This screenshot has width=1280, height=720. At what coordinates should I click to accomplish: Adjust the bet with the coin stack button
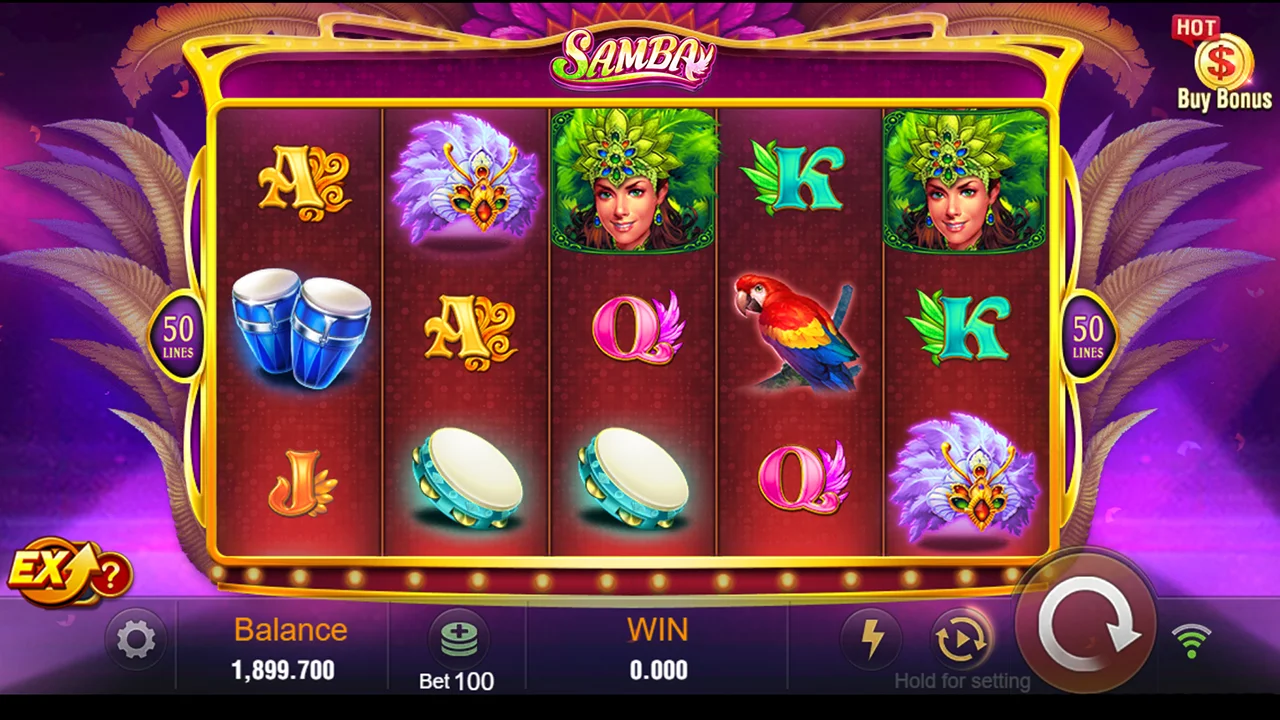click(x=458, y=639)
